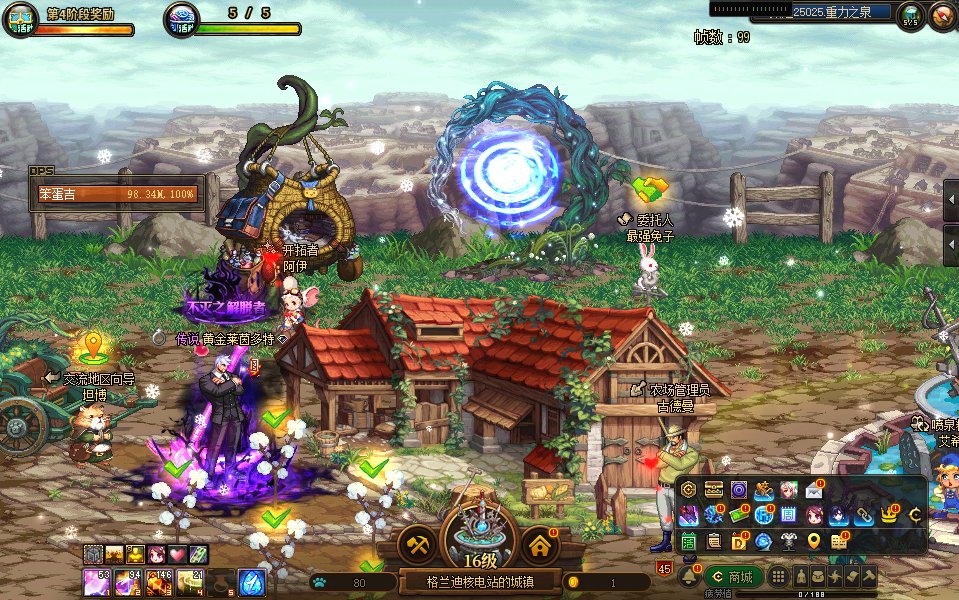
Task: Click the 第4阶段奖励 stage reward icon
Action: click(20, 18)
